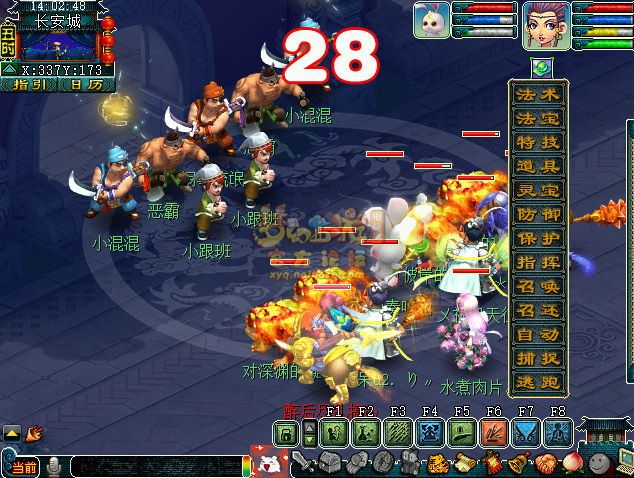Open the 指挥 command option

pos(537,263)
